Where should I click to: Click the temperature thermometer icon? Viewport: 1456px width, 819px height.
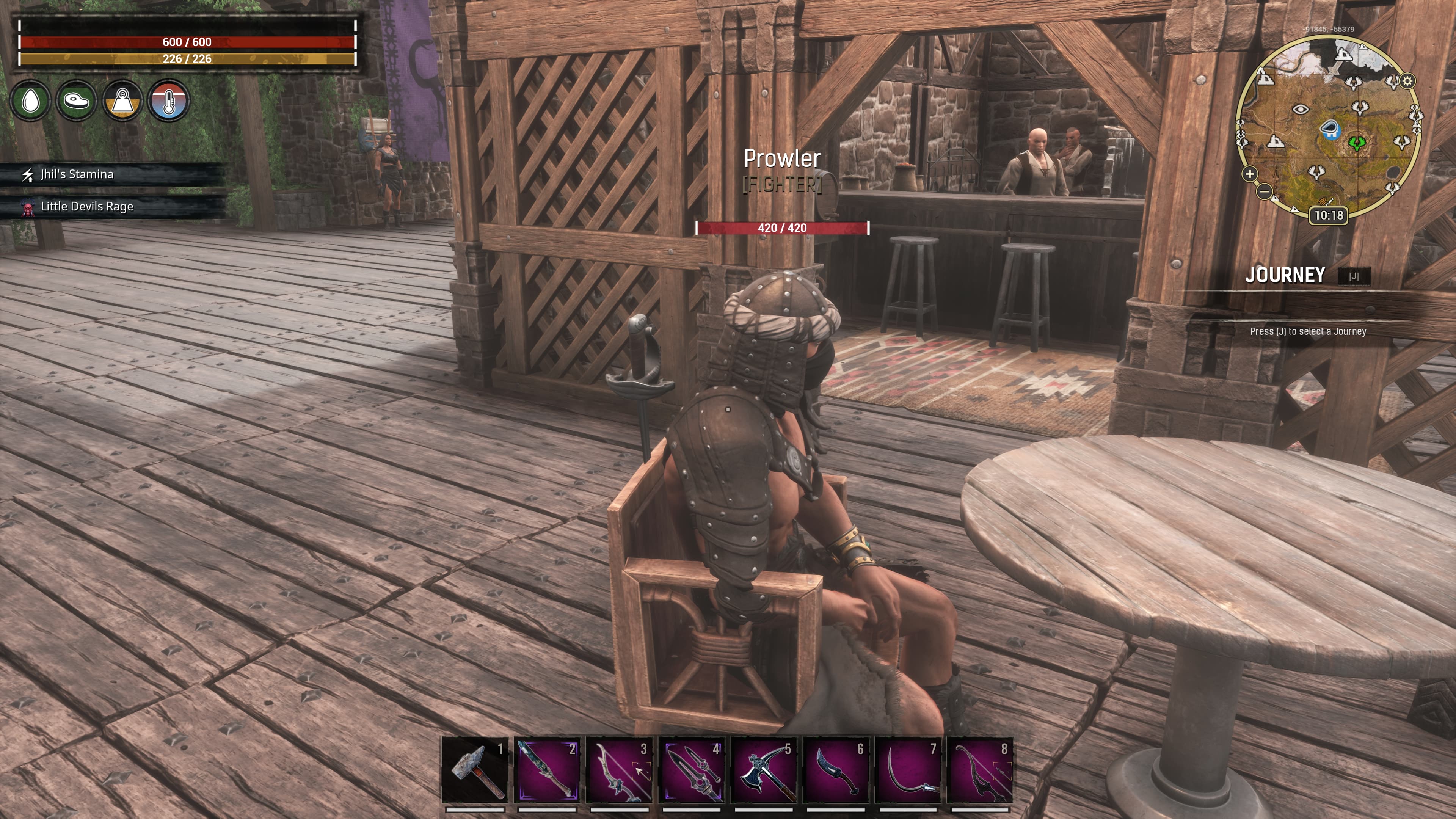click(x=168, y=101)
